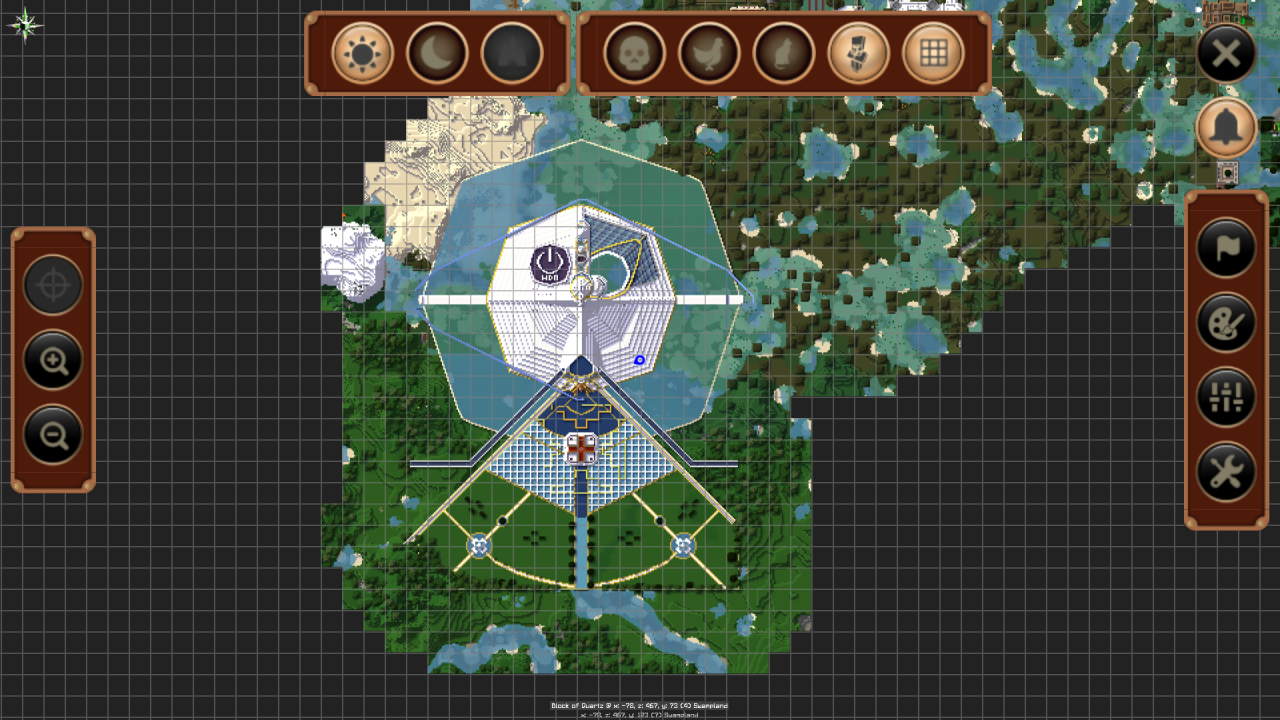The image size is (1280, 720).
Task: Zoom in with the magnifier plus
Action: [53, 360]
